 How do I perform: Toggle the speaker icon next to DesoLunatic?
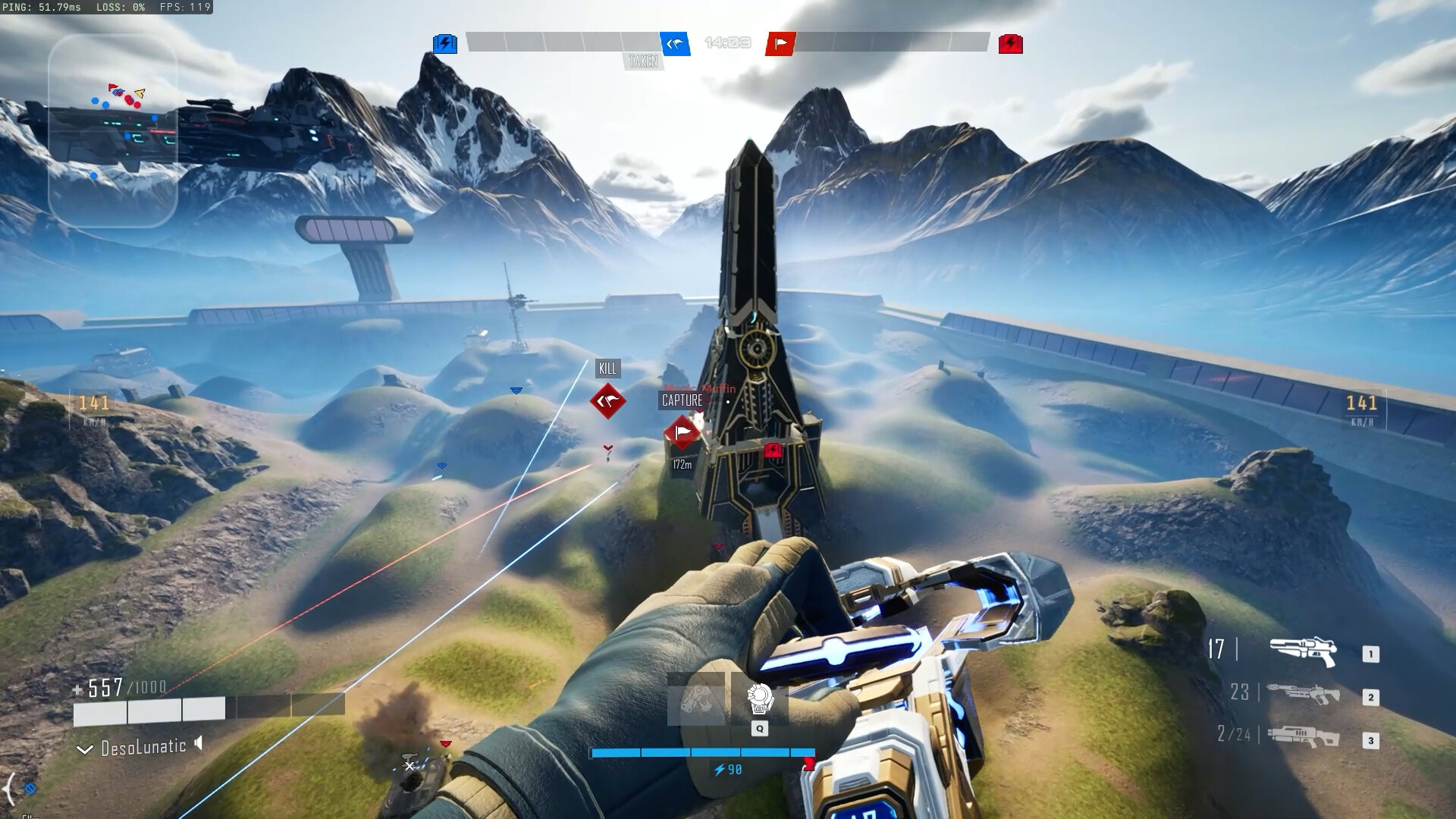click(199, 744)
